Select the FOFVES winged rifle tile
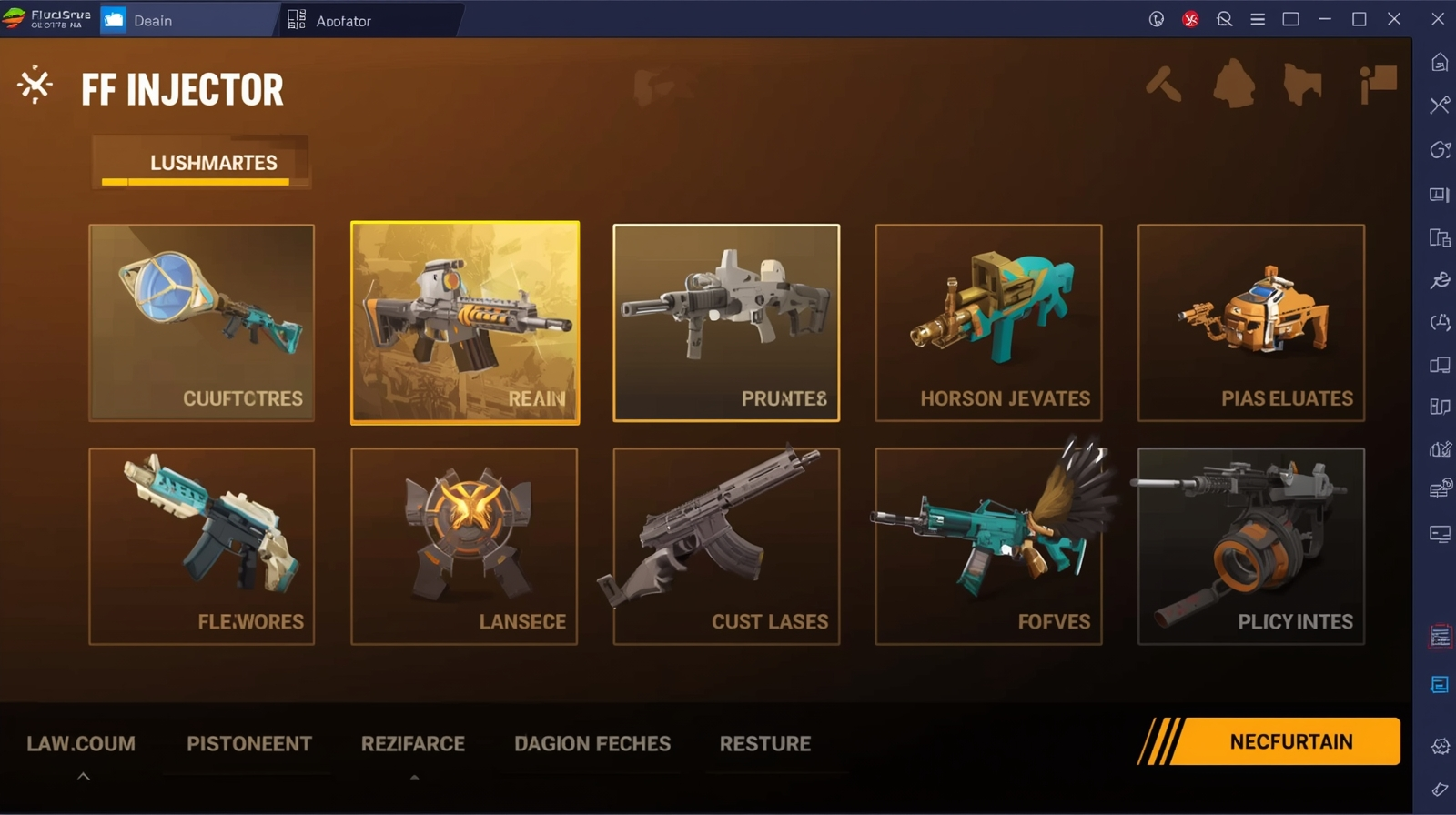 coord(988,546)
